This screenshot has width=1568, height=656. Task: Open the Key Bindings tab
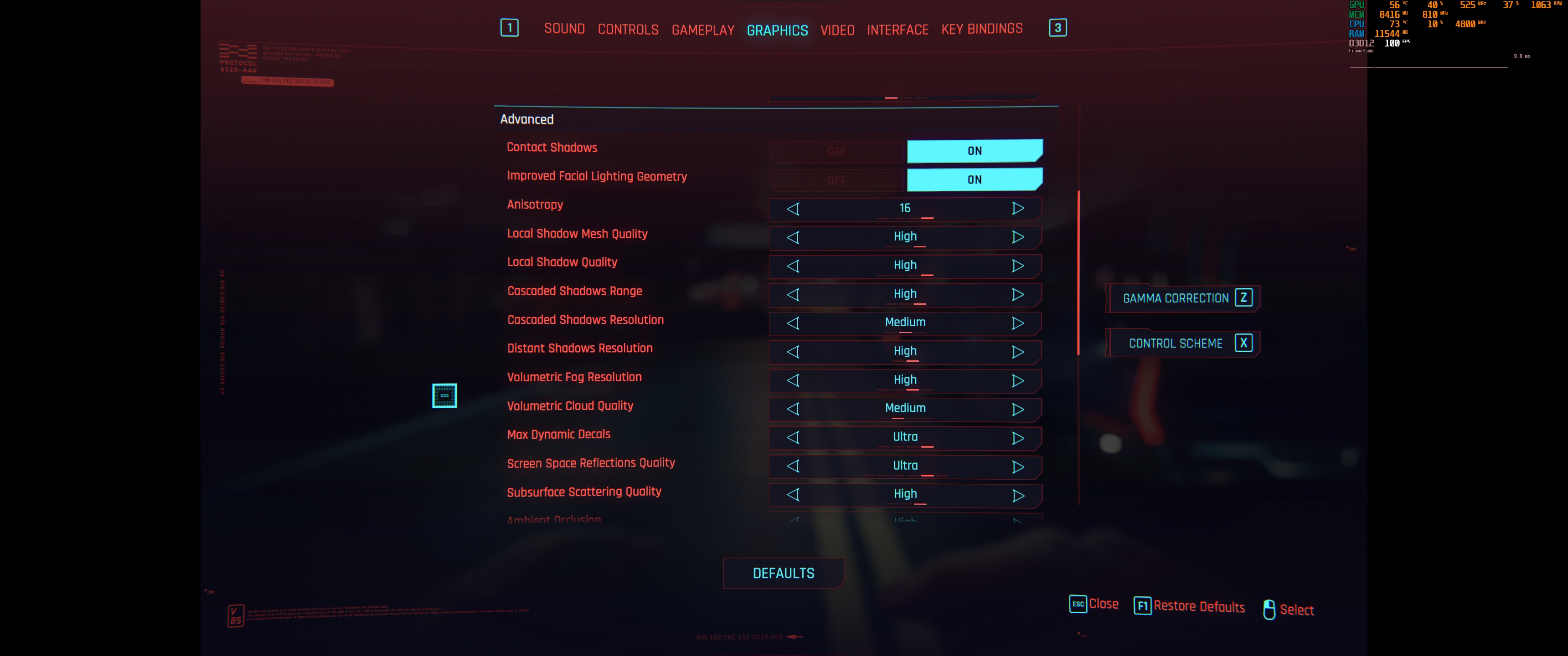981,28
